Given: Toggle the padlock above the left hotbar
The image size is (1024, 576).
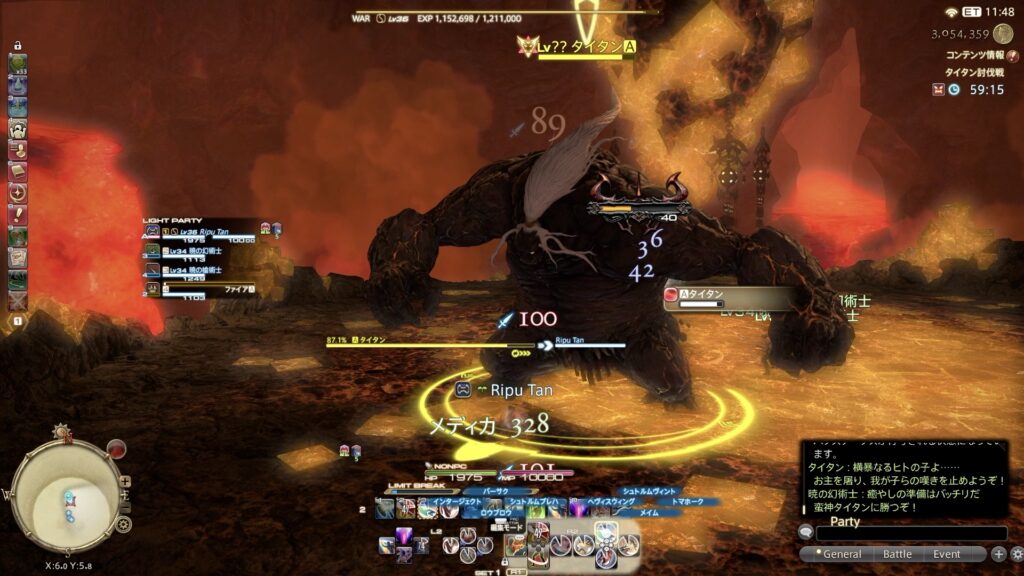Looking at the screenshot, I should (x=18, y=46).
